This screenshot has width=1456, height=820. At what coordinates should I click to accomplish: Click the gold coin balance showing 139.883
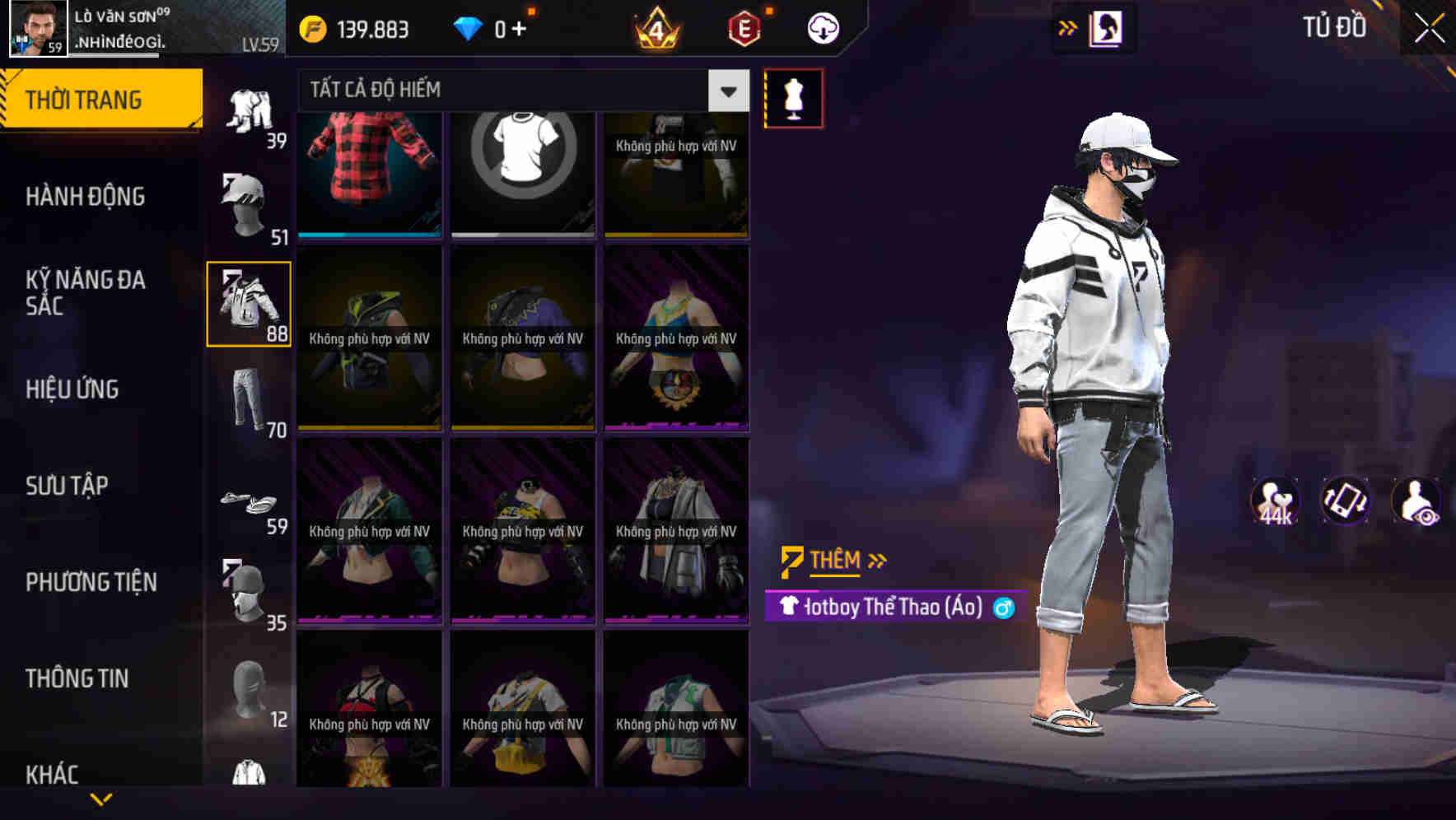pos(354,27)
